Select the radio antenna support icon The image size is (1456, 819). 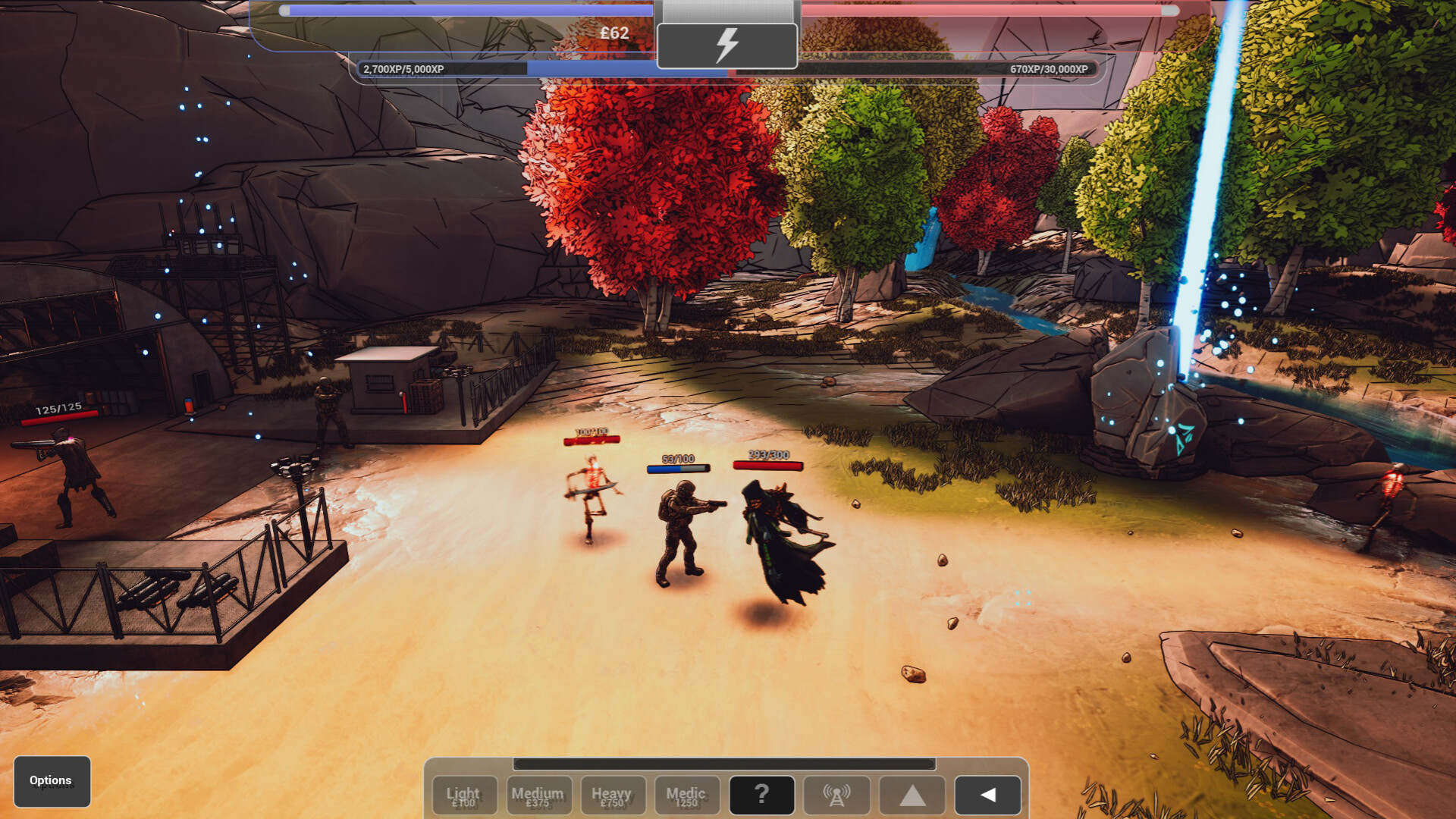(836, 795)
